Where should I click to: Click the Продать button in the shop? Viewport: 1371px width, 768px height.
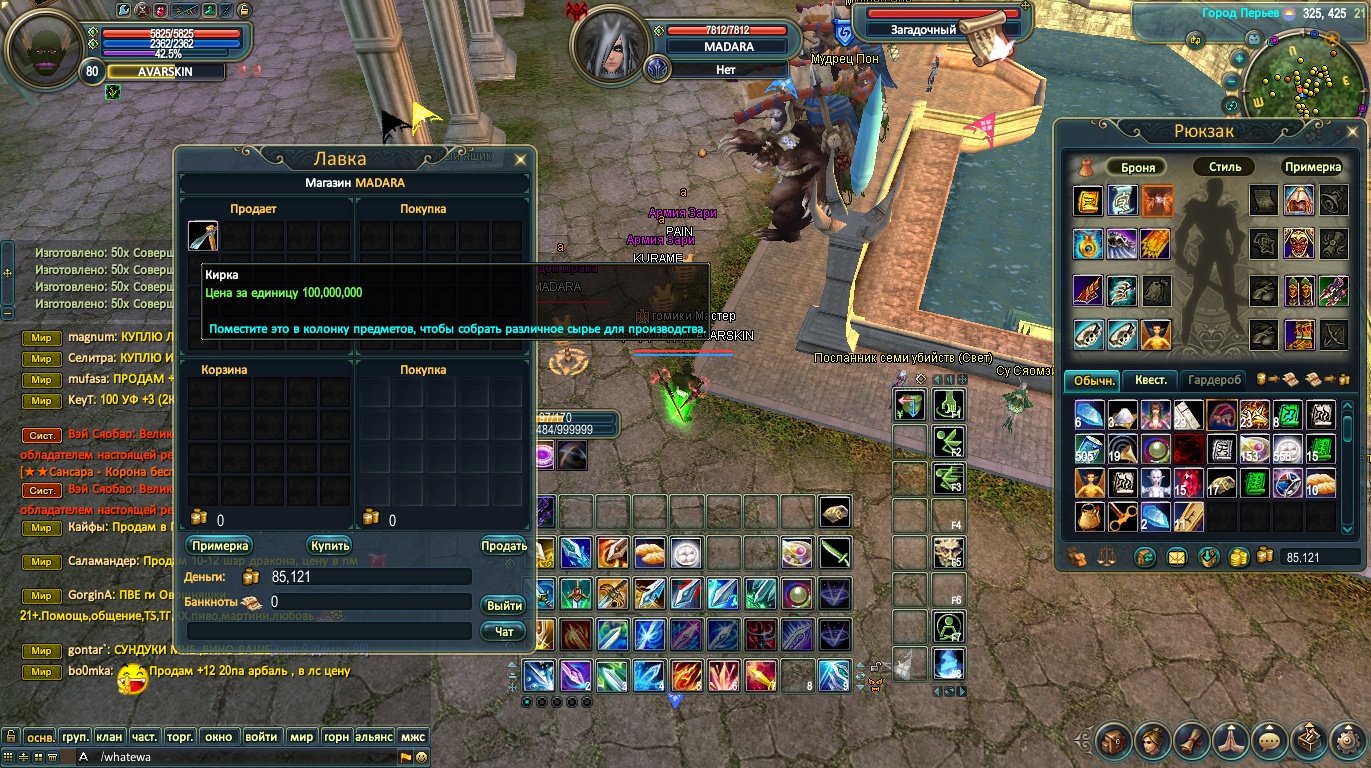point(503,546)
